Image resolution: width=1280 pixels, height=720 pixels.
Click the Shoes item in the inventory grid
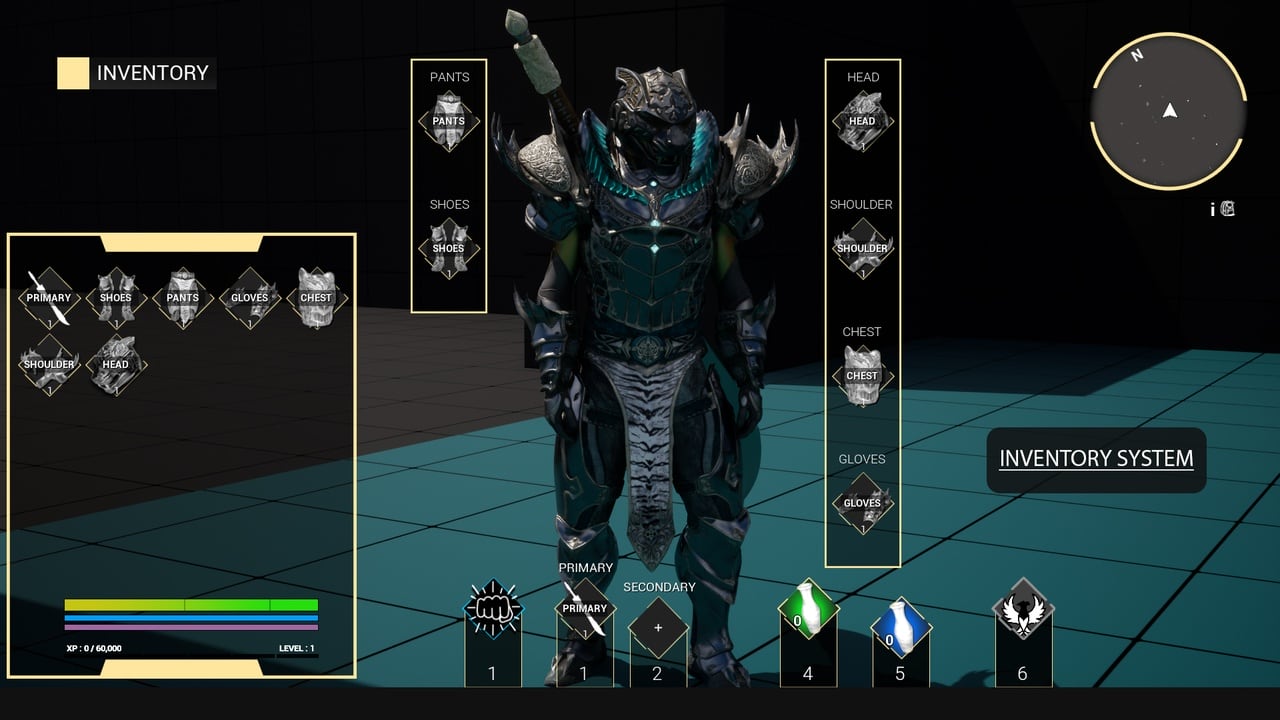coord(116,297)
